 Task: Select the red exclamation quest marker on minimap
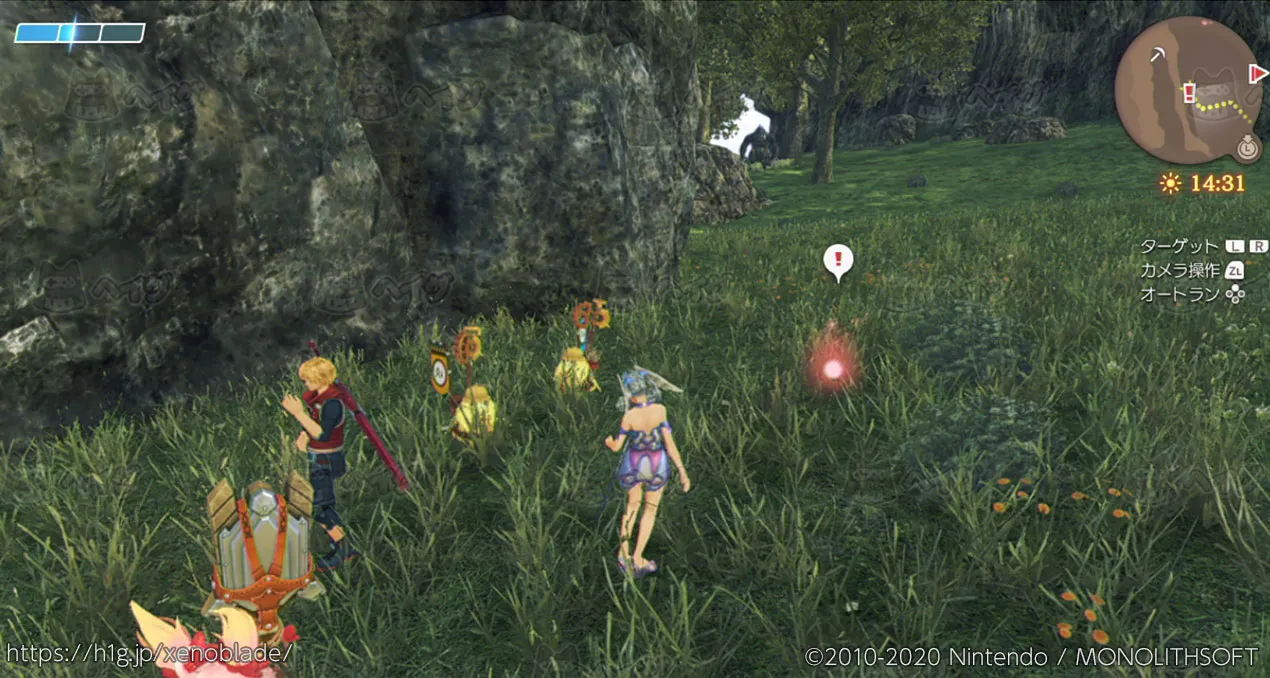tap(1189, 93)
